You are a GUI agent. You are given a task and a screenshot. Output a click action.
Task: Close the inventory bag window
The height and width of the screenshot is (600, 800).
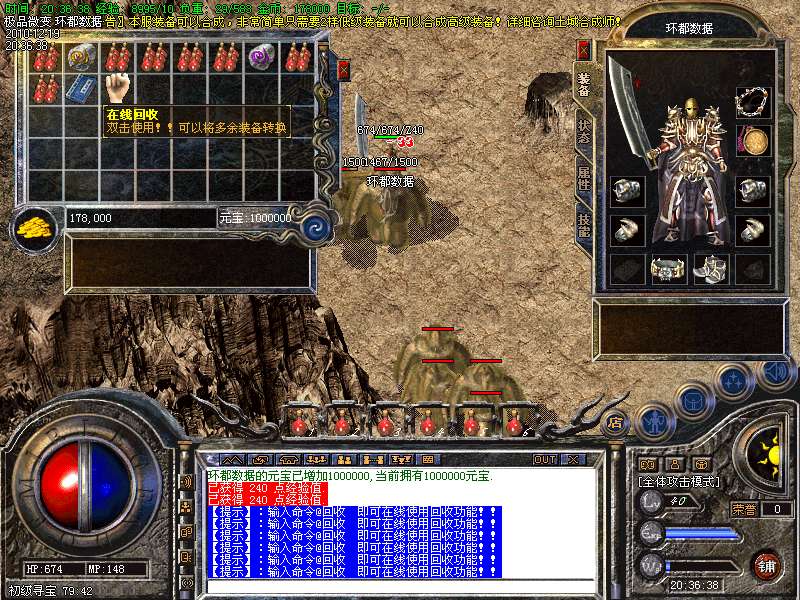point(344,70)
